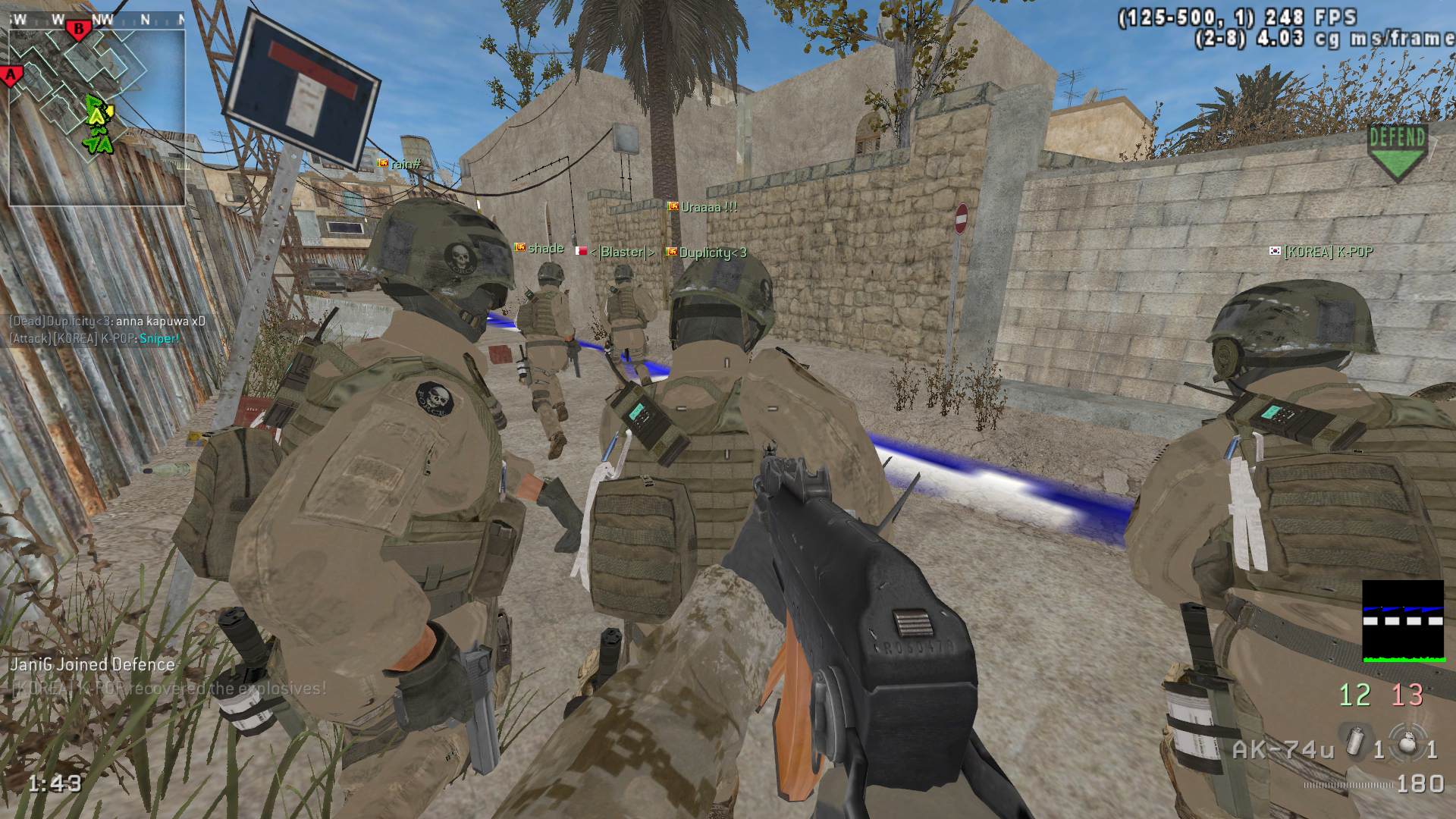
Task: Click the compass strip above the minimap
Action: tap(96, 20)
